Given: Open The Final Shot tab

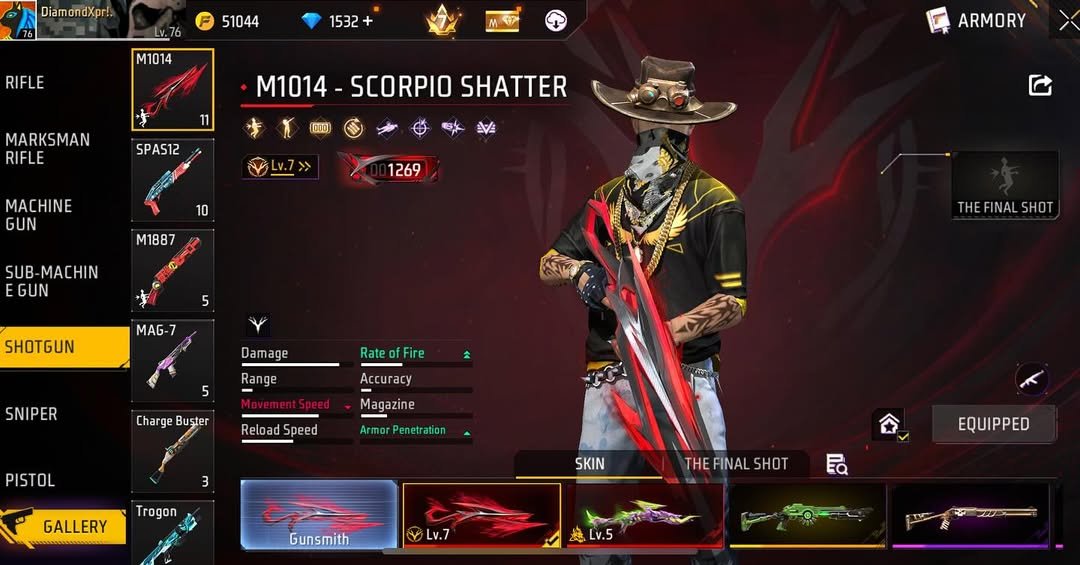Looking at the screenshot, I should (736, 464).
